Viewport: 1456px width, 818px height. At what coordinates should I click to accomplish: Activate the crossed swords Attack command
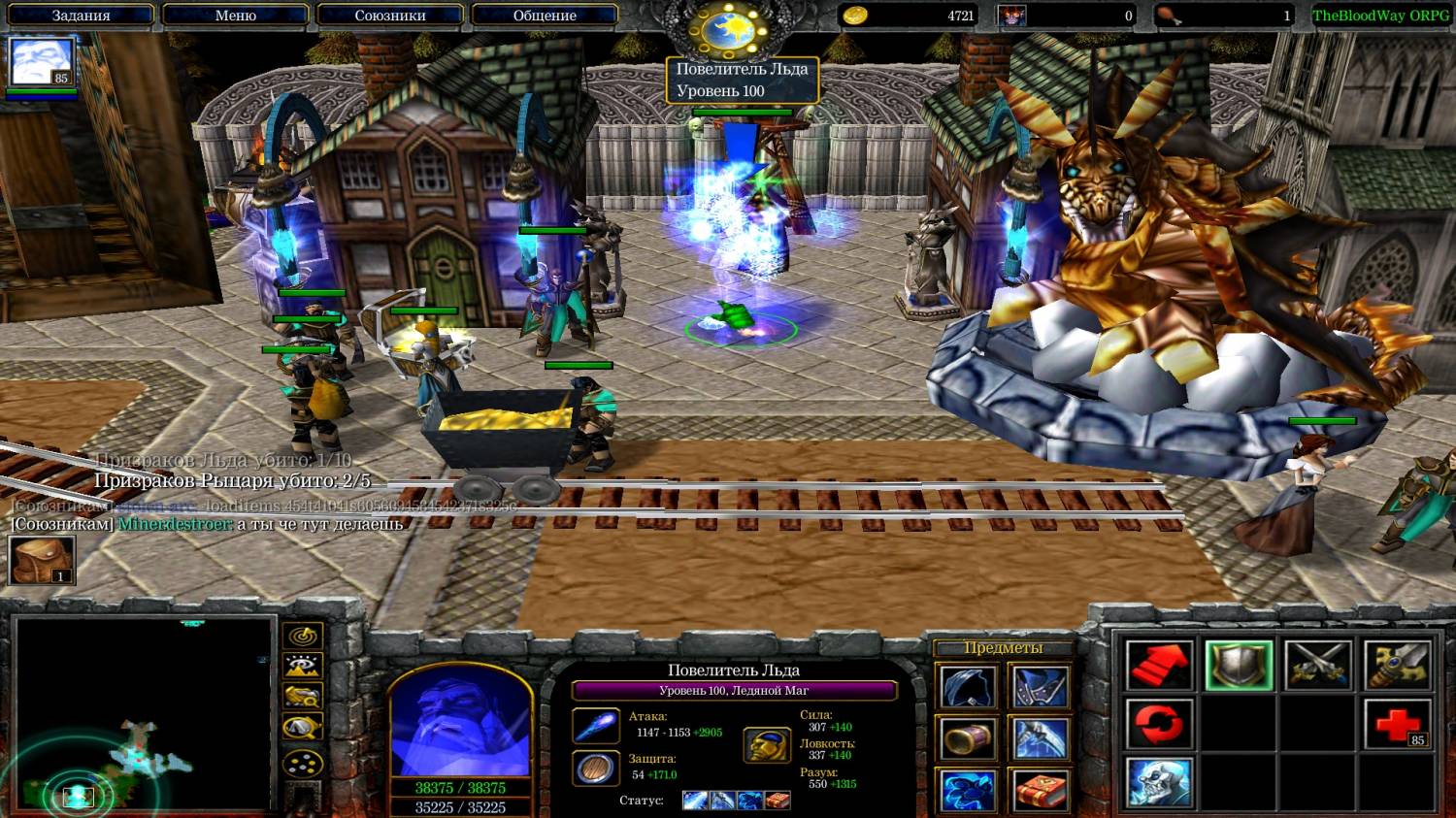point(1318,666)
